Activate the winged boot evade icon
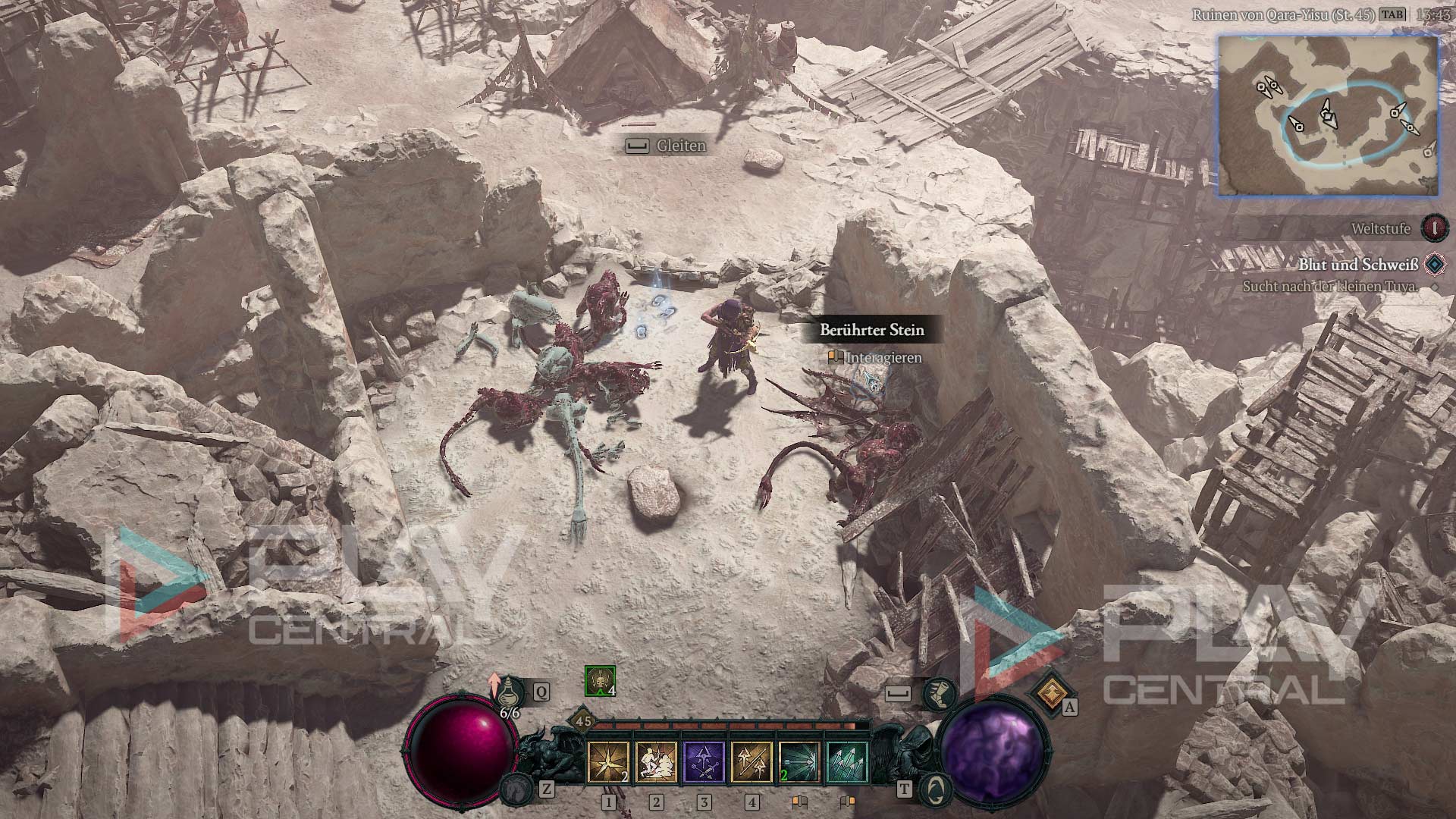The image size is (1456, 819). point(939,693)
